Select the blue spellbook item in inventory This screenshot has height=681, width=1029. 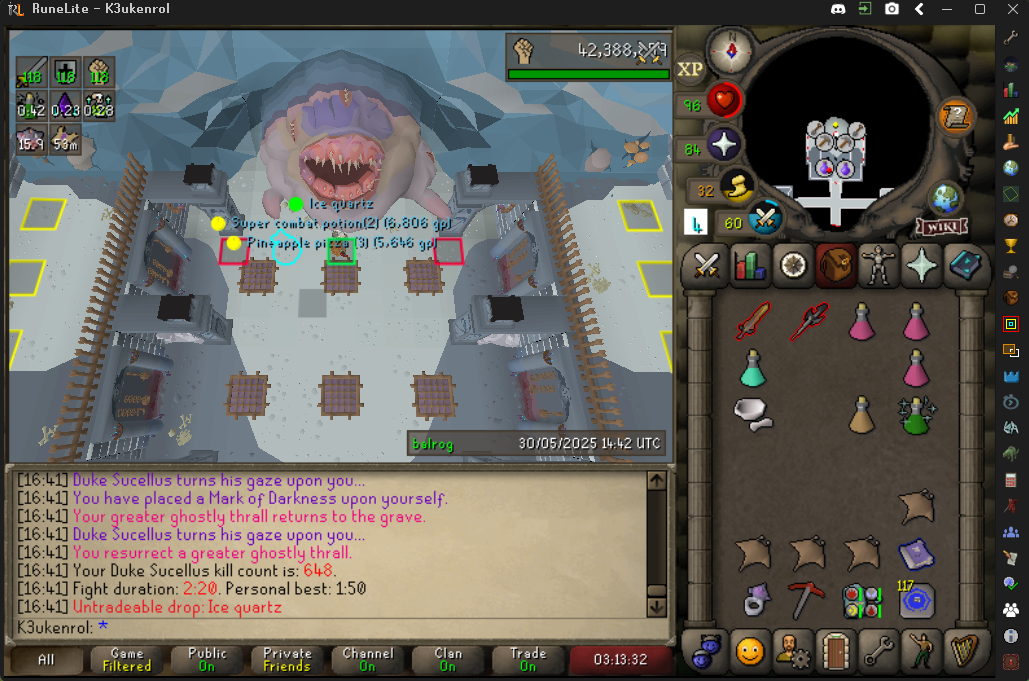pyautogui.click(x=915, y=553)
